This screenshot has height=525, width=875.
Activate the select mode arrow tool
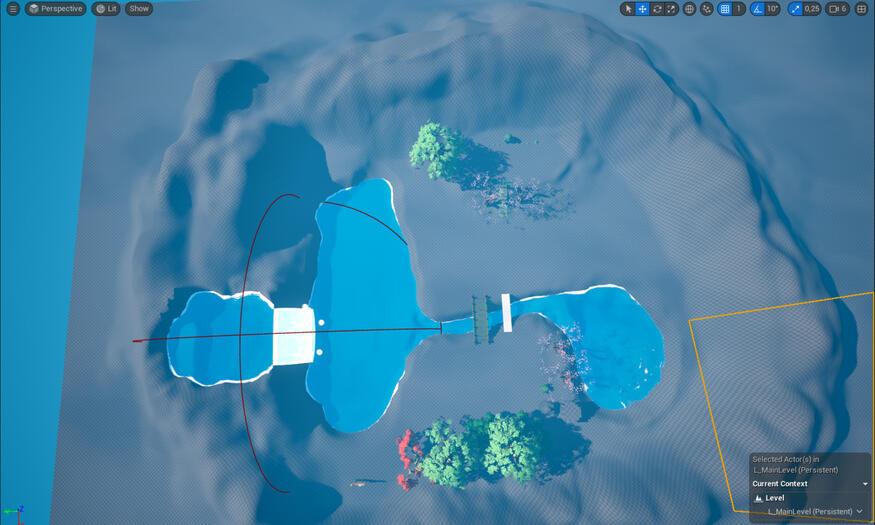tap(628, 9)
